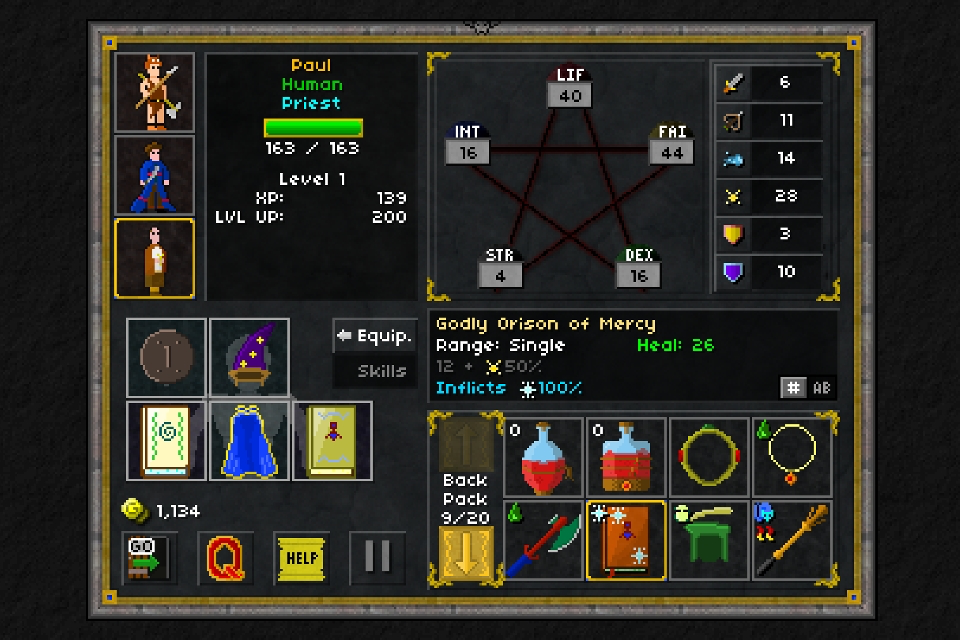Select the gold amulet necklace

pyautogui.click(x=793, y=458)
